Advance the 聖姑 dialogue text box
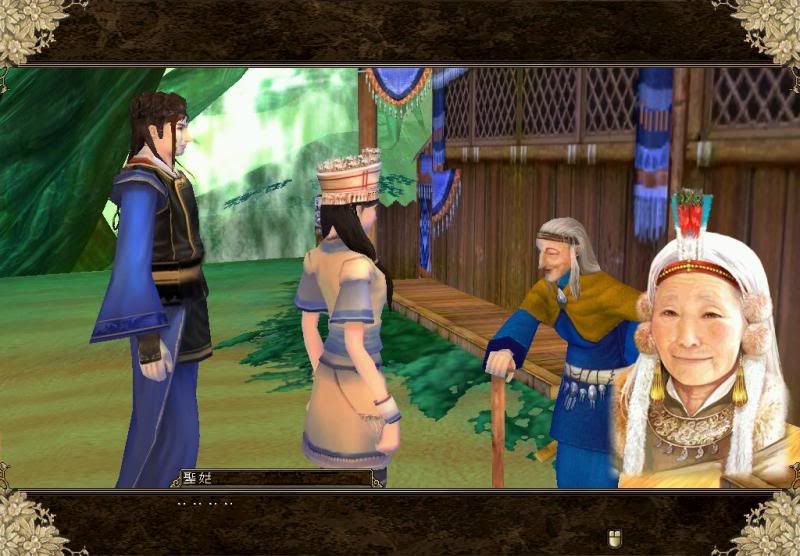Image resolution: width=800 pixels, height=556 pixels. [616, 539]
